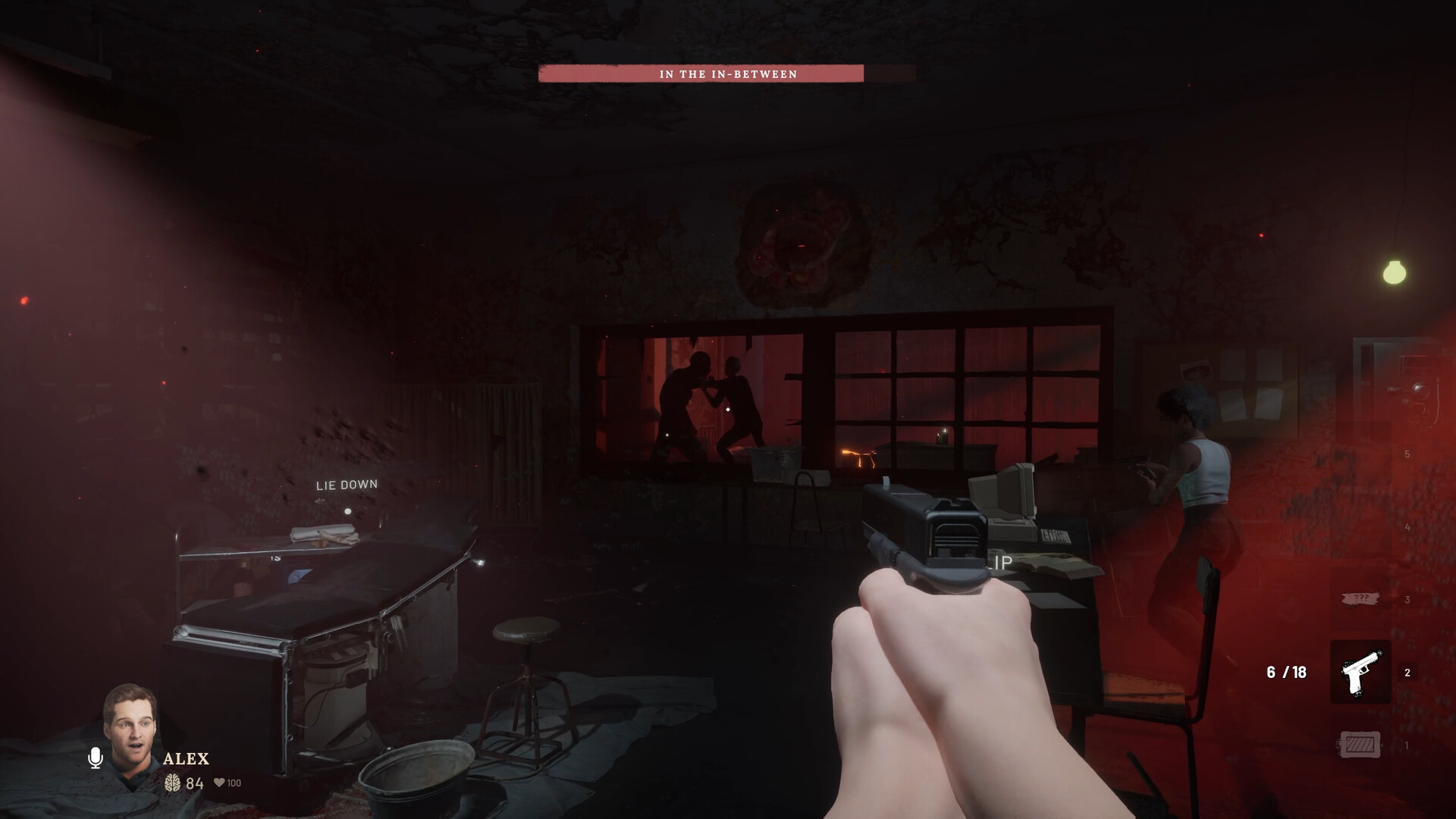Click the heart icon showing 100 health

tap(220, 783)
